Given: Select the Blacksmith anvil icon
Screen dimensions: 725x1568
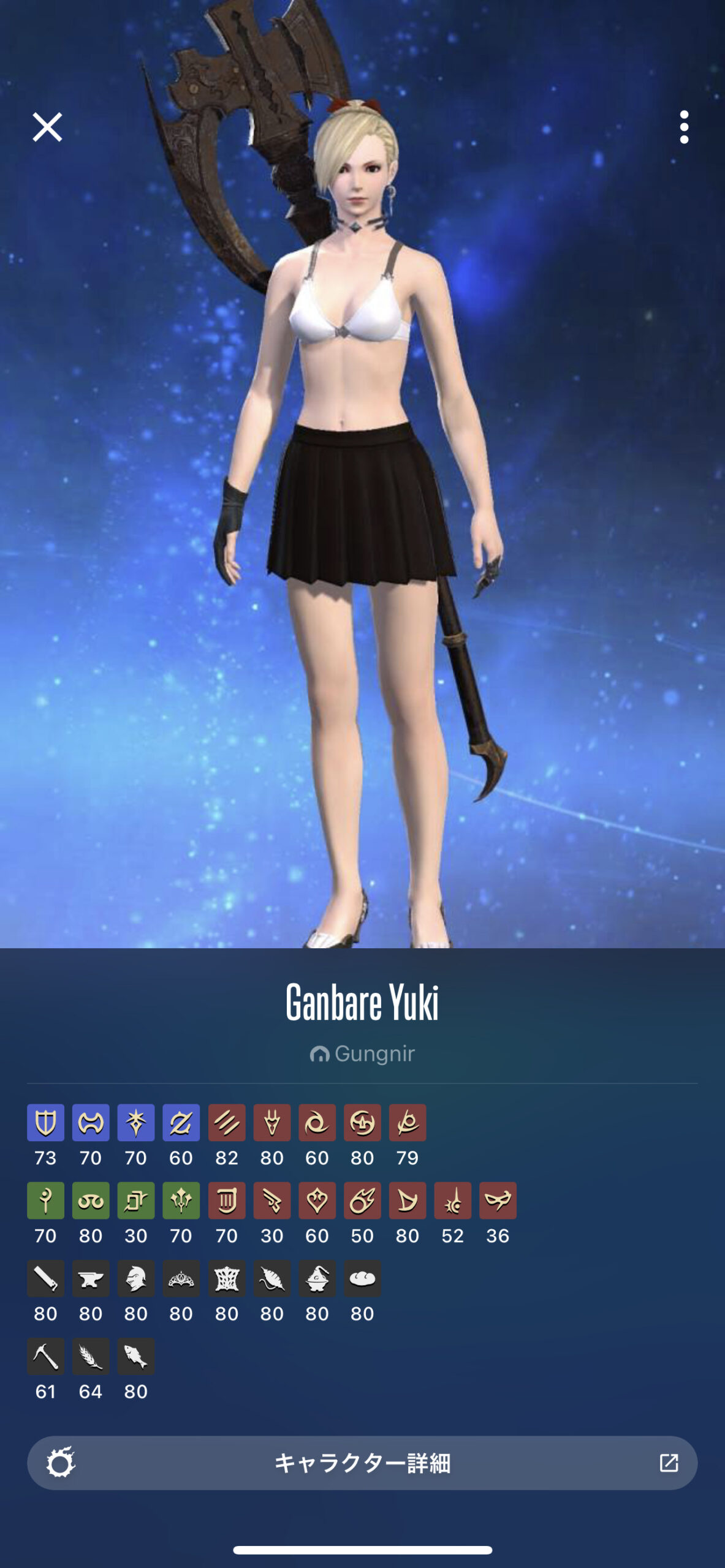Looking at the screenshot, I should 91,1278.
